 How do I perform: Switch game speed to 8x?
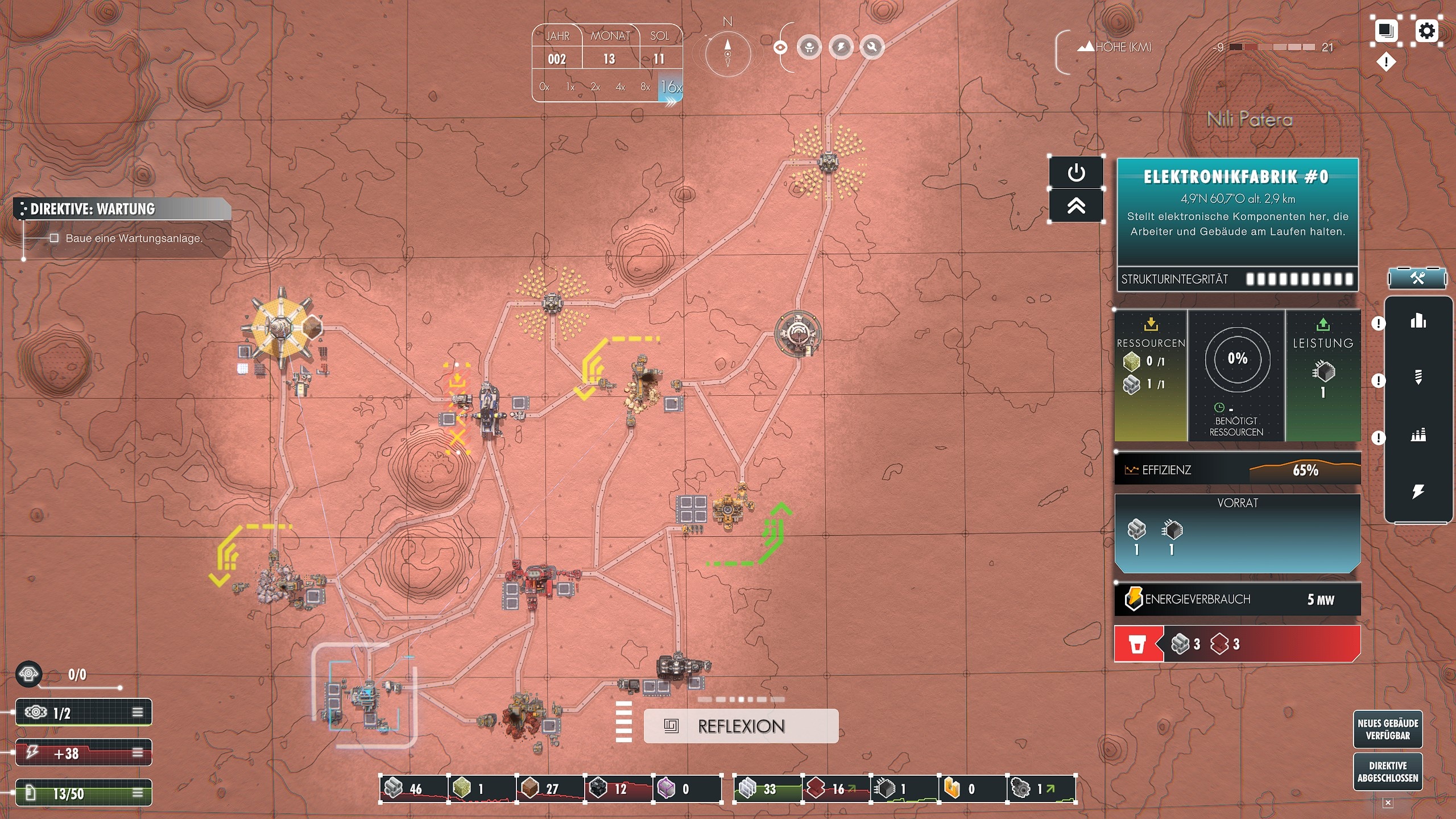(646, 86)
